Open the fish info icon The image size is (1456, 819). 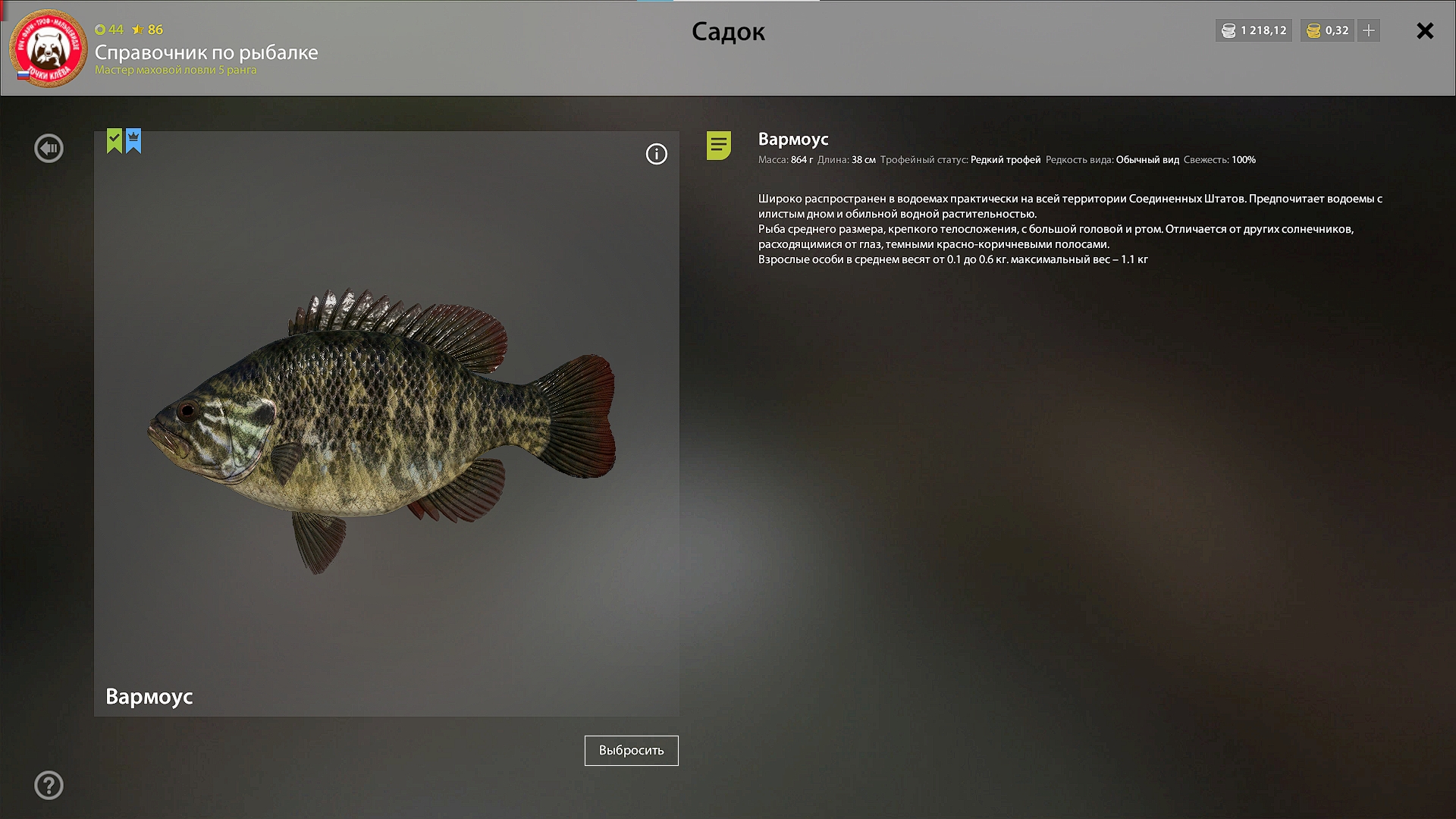coord(656,155)
